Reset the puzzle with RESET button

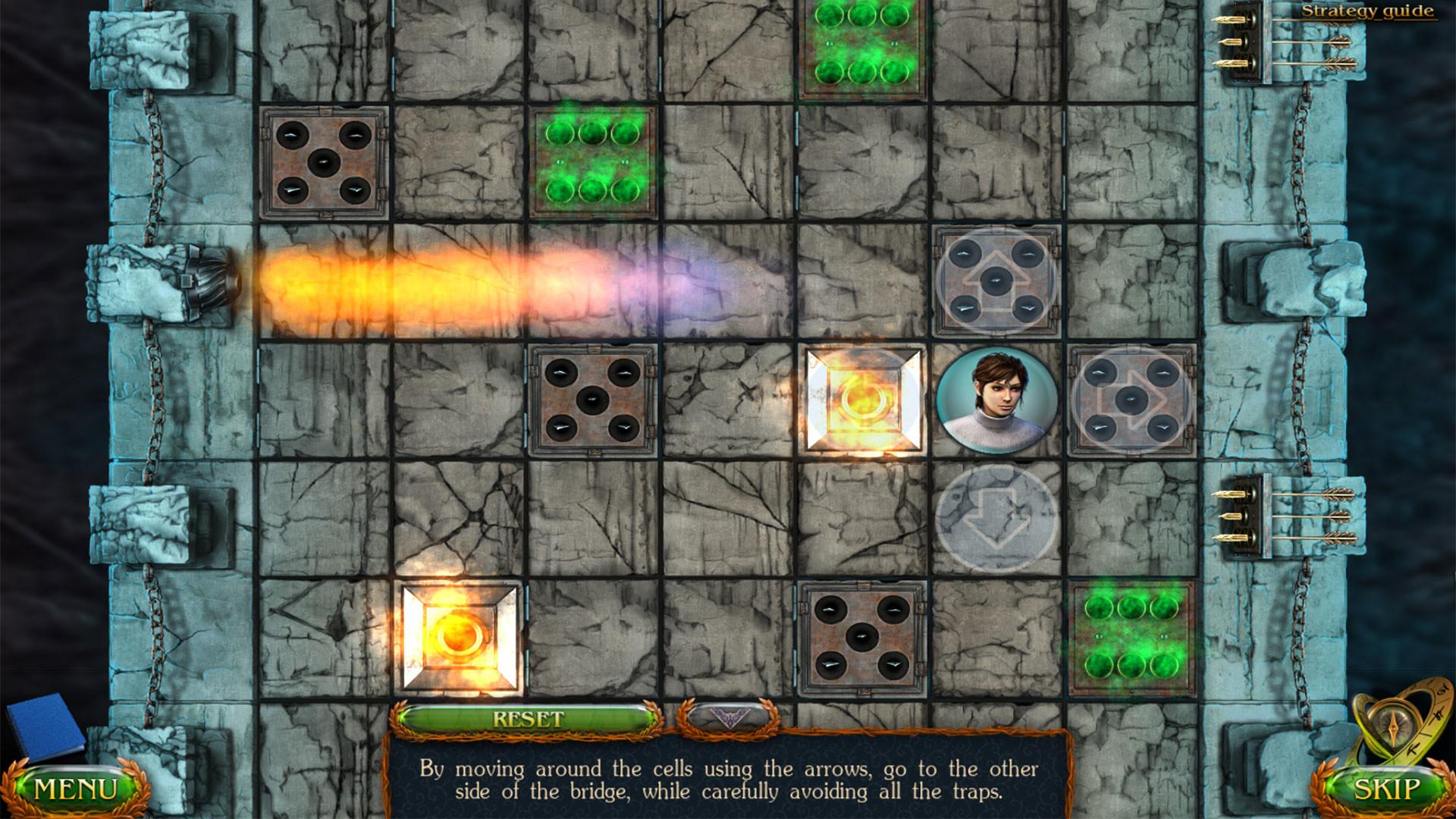(528, 719)
